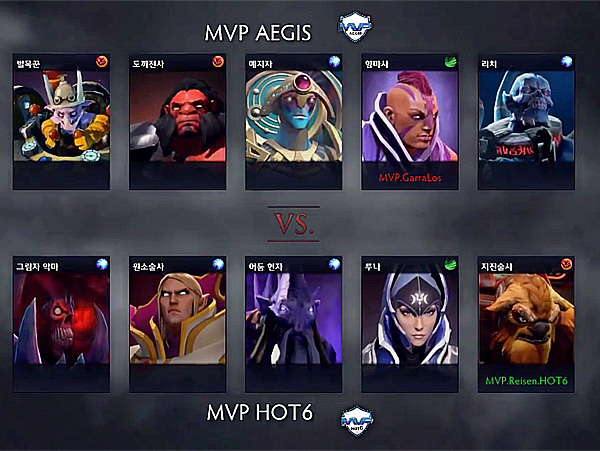Viewport: 600px width, 451px height.
Task: Click the Oracle hero card
Action: tap(293, 122)
